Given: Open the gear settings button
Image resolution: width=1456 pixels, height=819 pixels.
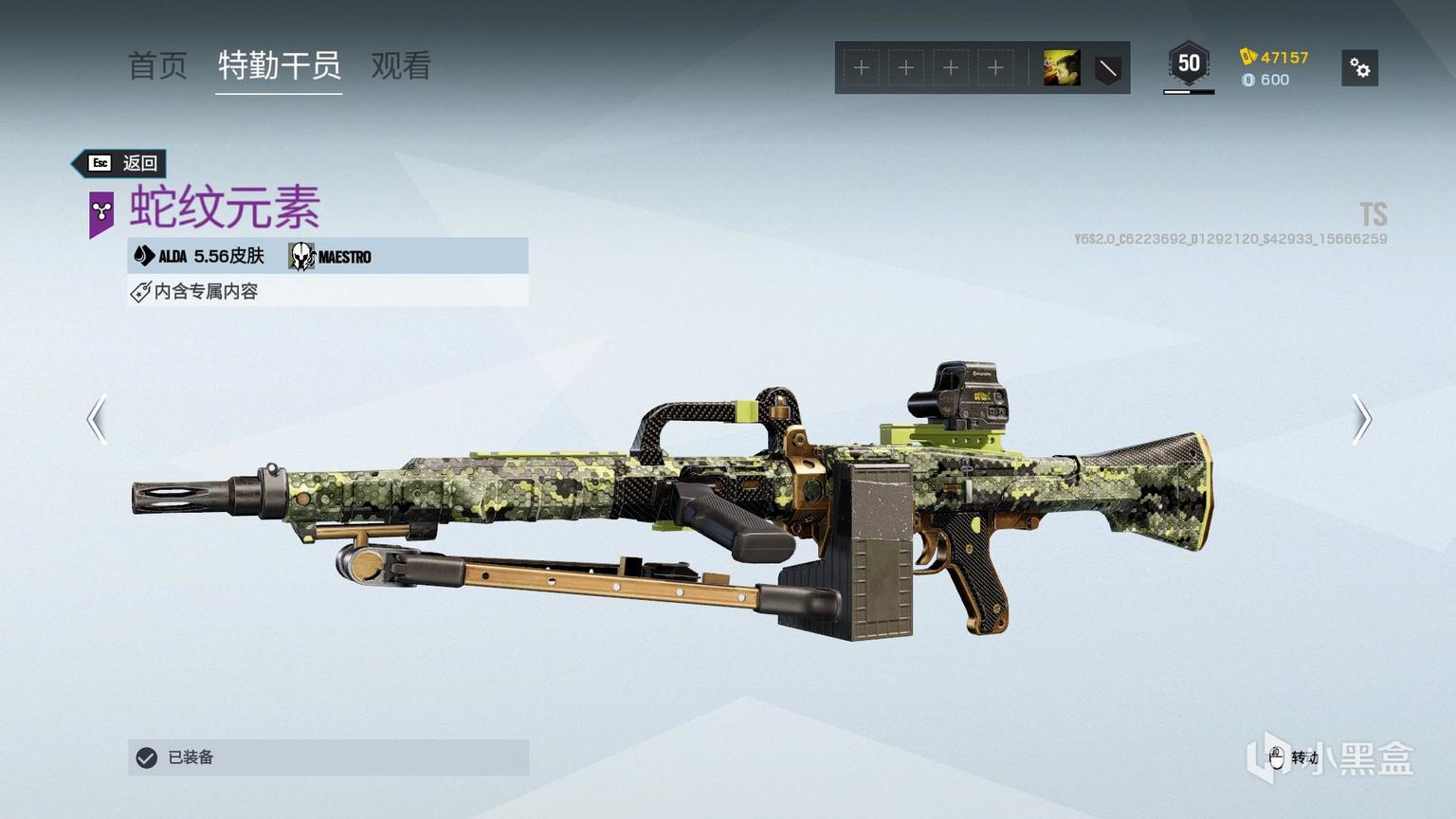Looking at the screenshot, I should [x=1359, y=68].
